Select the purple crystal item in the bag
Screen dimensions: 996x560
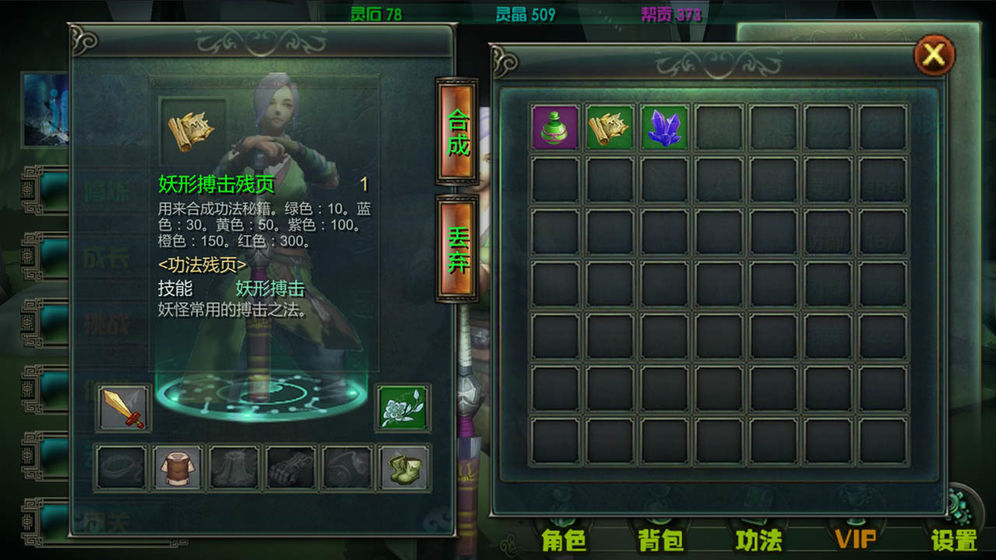point(664,128)
